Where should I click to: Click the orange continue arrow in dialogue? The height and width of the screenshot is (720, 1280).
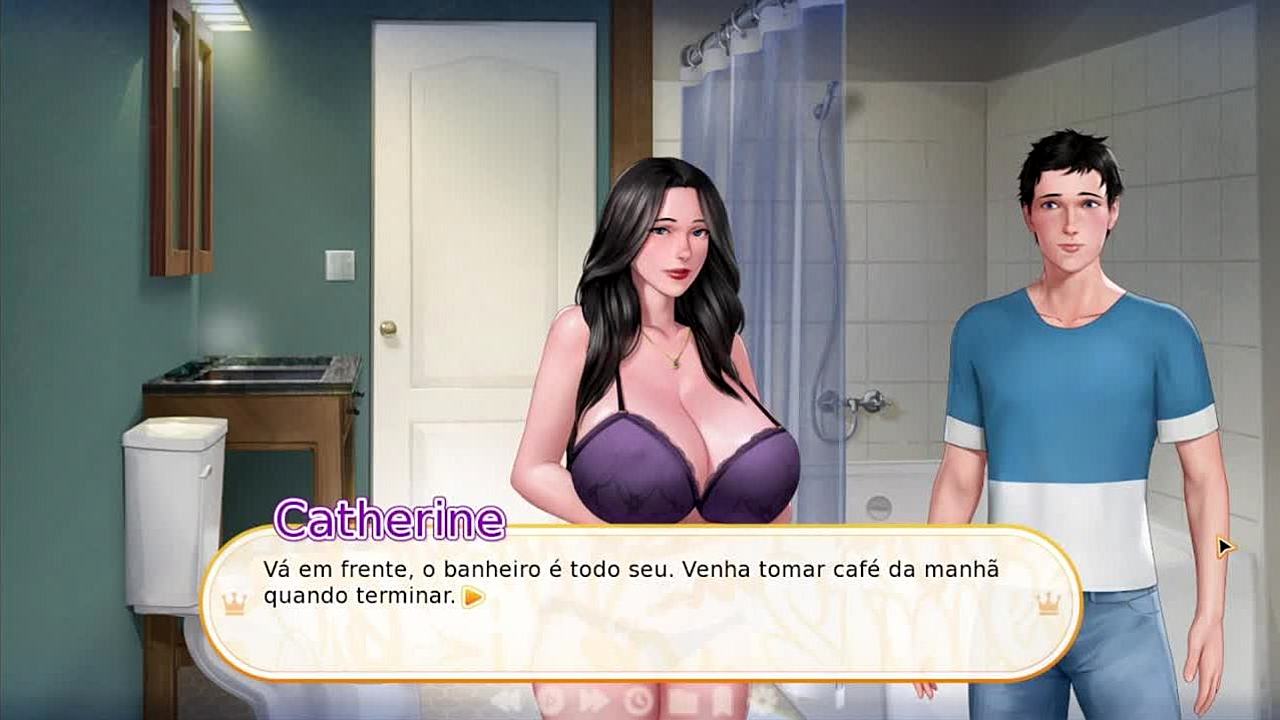[474, 598]
